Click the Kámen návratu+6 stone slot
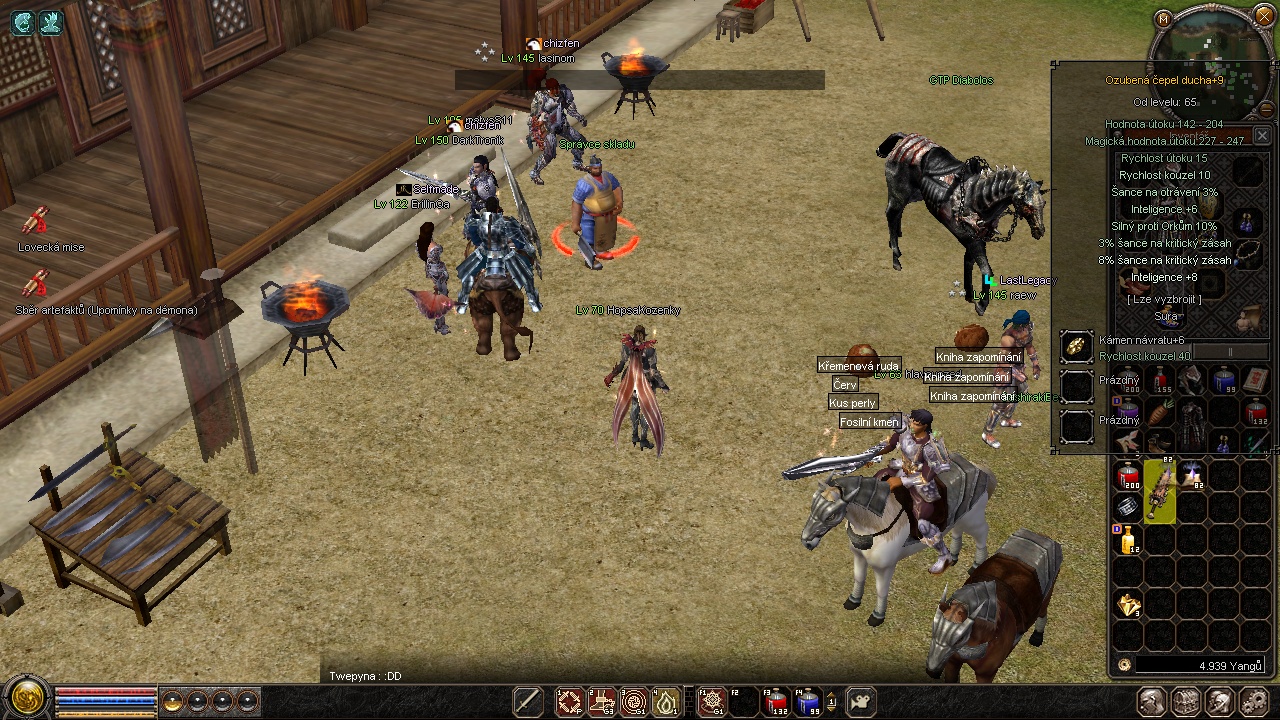 pos(1077,346)
